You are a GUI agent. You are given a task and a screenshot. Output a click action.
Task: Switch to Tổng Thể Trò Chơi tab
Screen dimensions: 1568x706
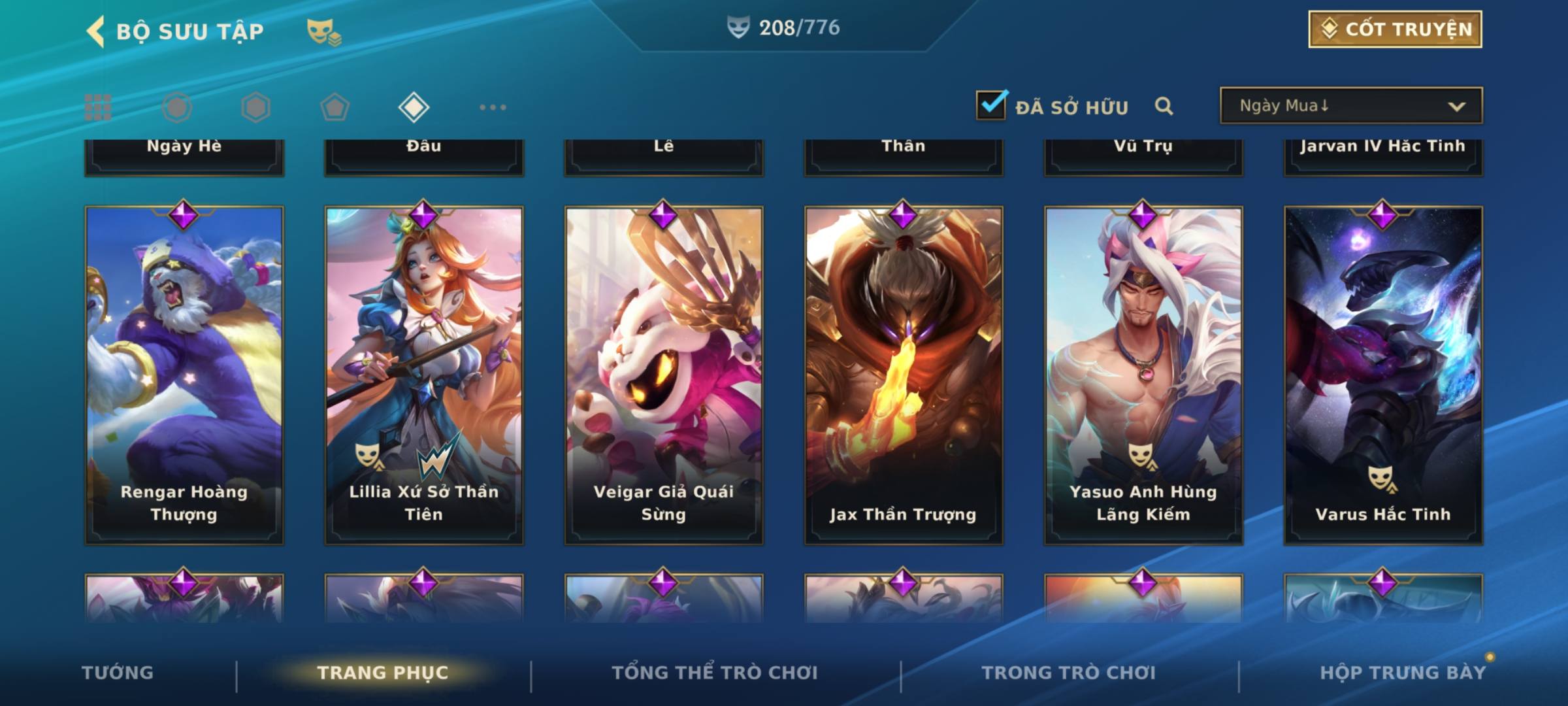[x=715, y=673]
